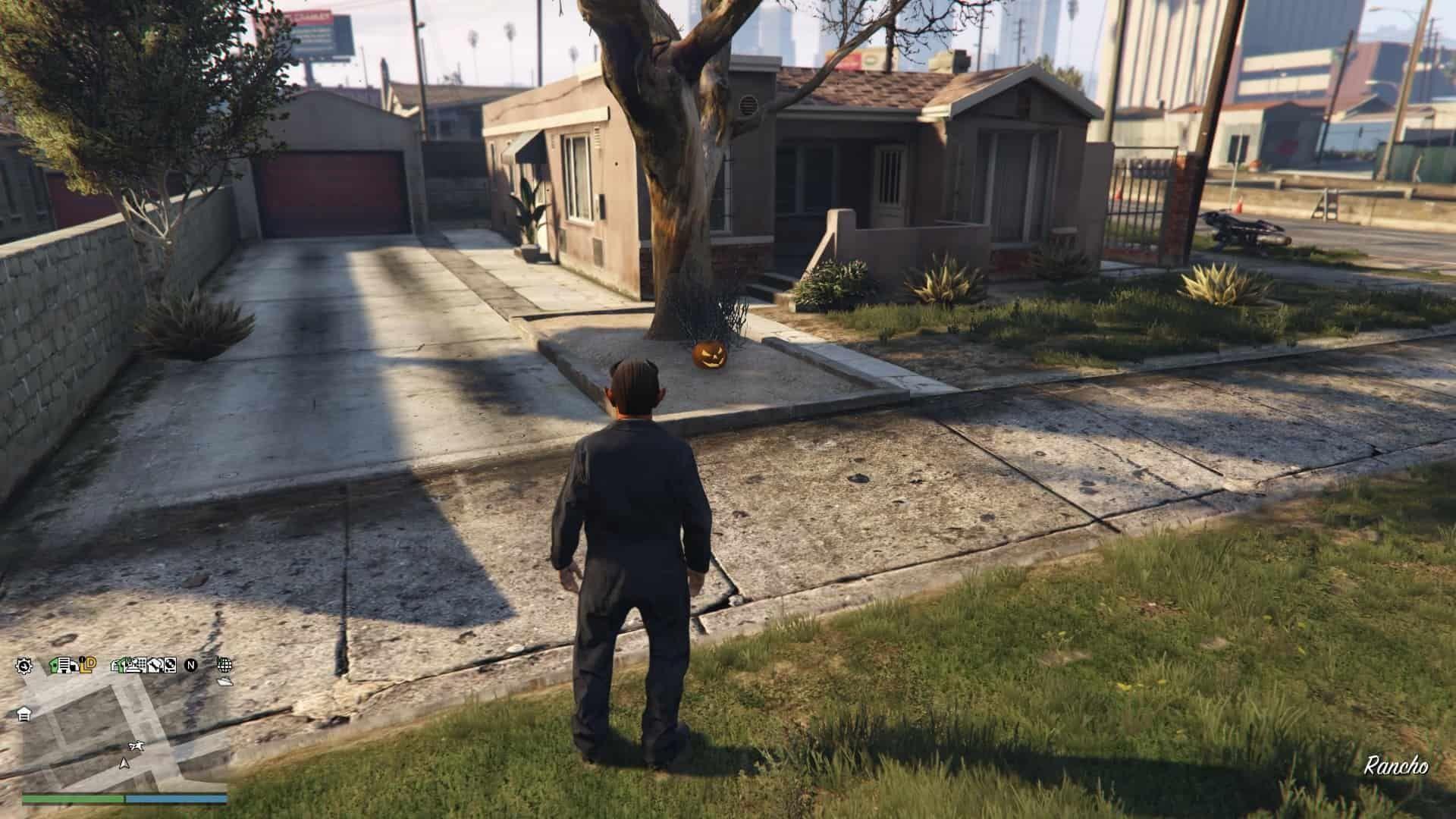Click the globe blip on the minimap
Viewport: 1456px width, 819px height.
coord(224,665)
